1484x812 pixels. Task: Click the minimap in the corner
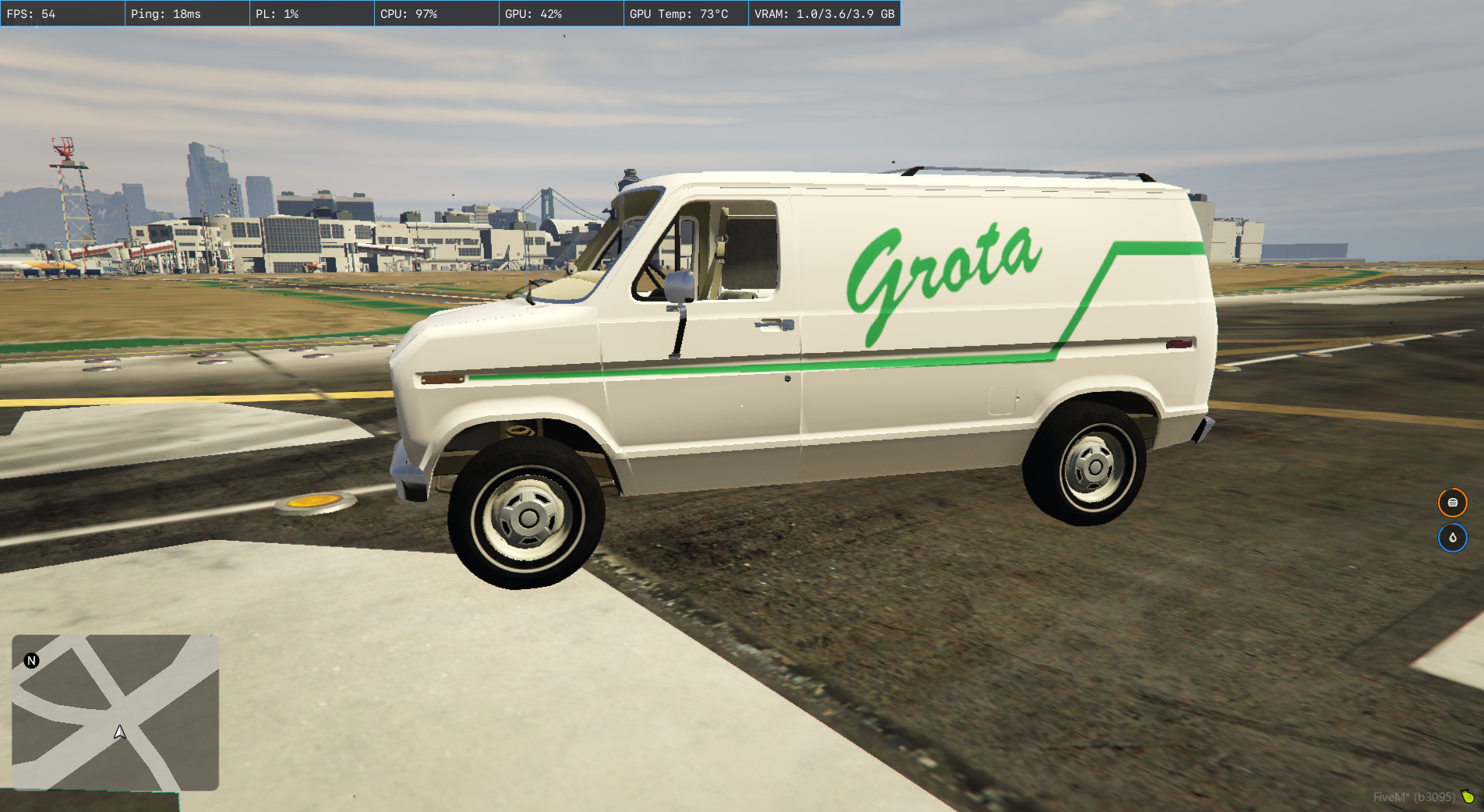[x=115, y=712]
